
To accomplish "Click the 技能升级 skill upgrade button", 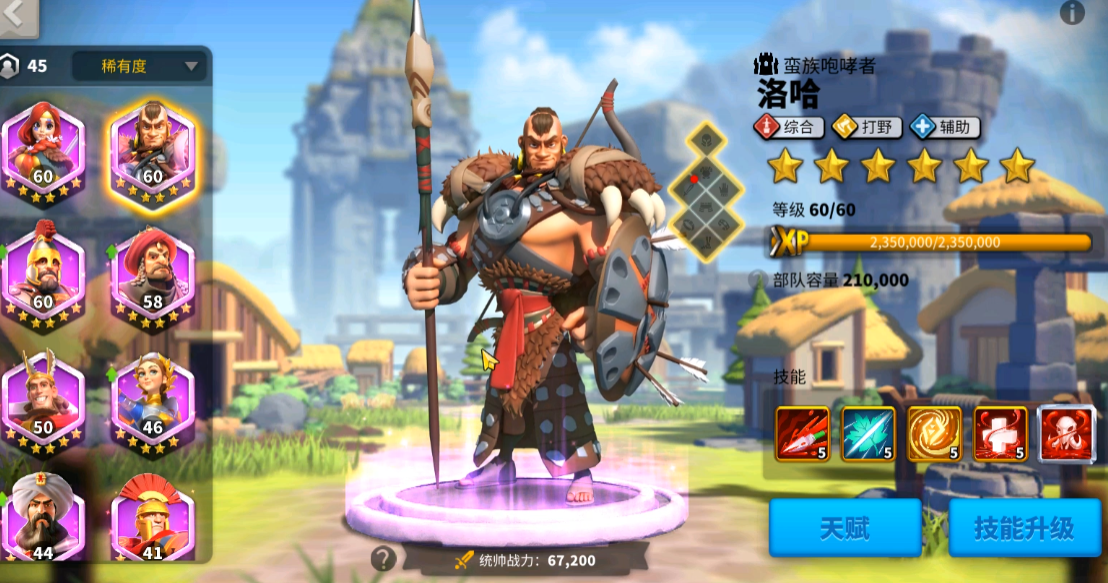I will (1023, 527).
